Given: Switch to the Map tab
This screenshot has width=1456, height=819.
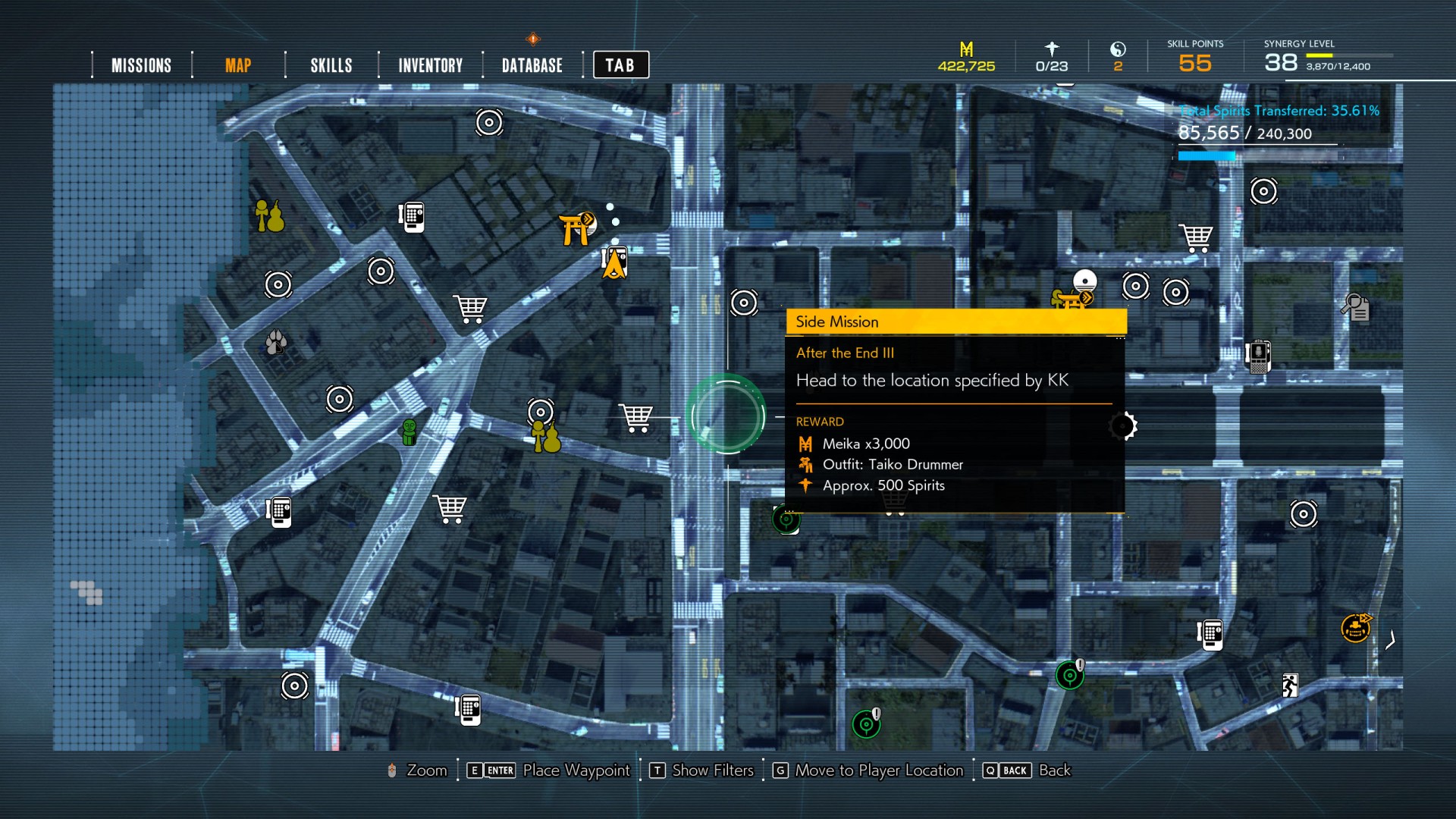Looking at the screenshot, I should (x=238, y=65).
